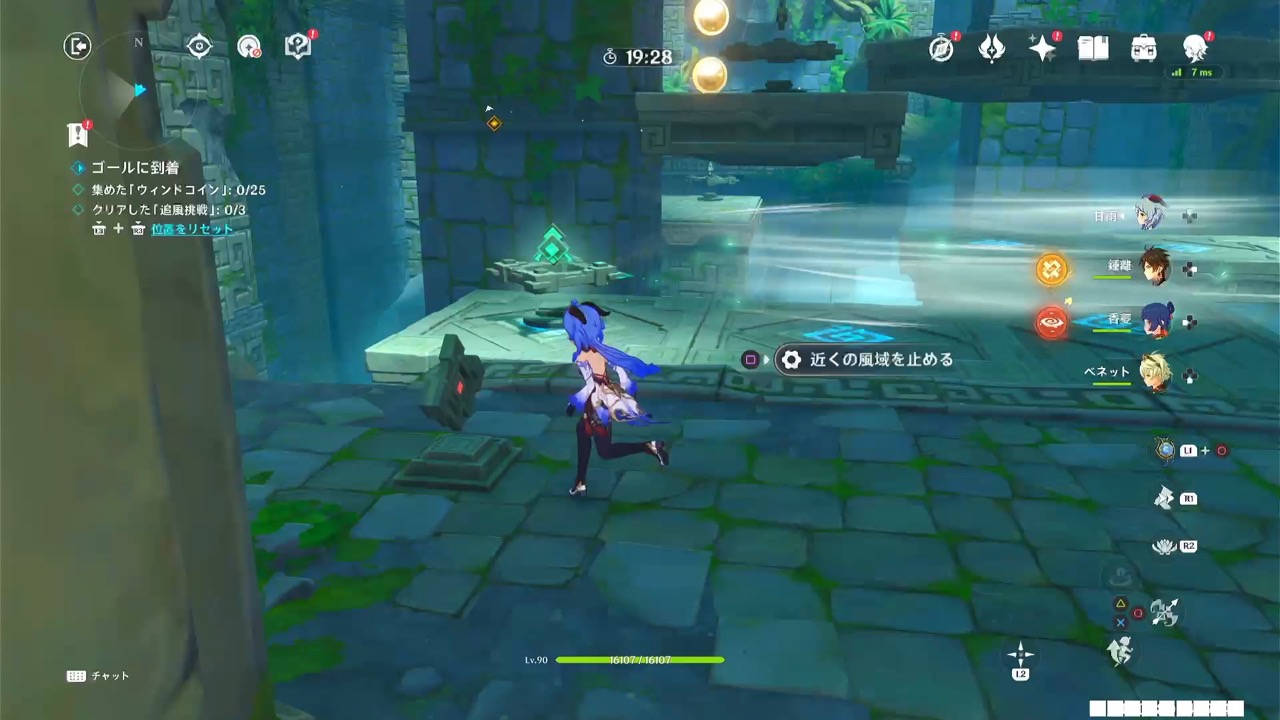The image size is (1280, 720).
Task: Open the feedback speech bubble icon
Action: coord(297,45)
